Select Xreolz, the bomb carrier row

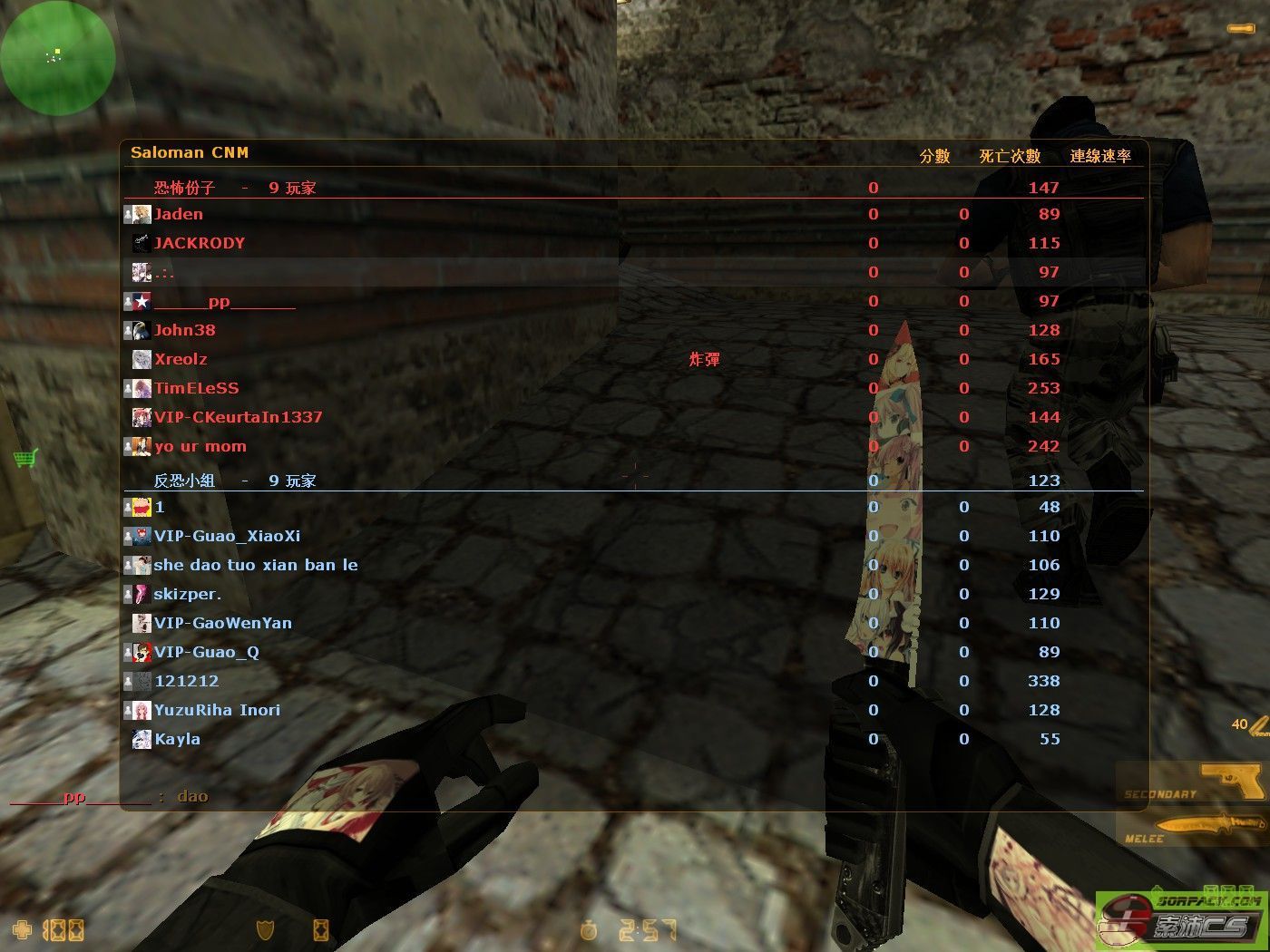click(181, 360)
